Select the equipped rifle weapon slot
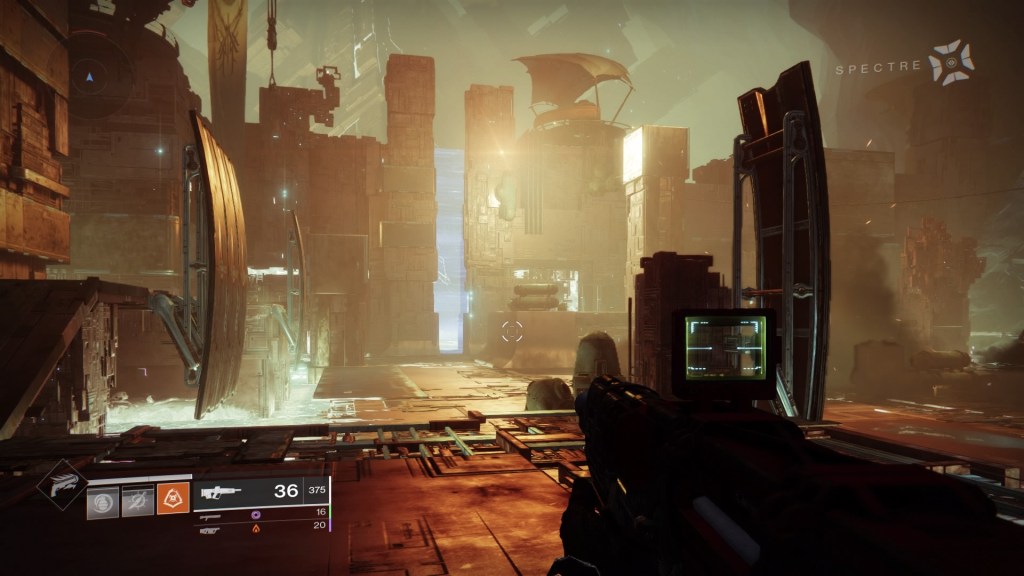1024x576 pixels. (x=259, y=491)
